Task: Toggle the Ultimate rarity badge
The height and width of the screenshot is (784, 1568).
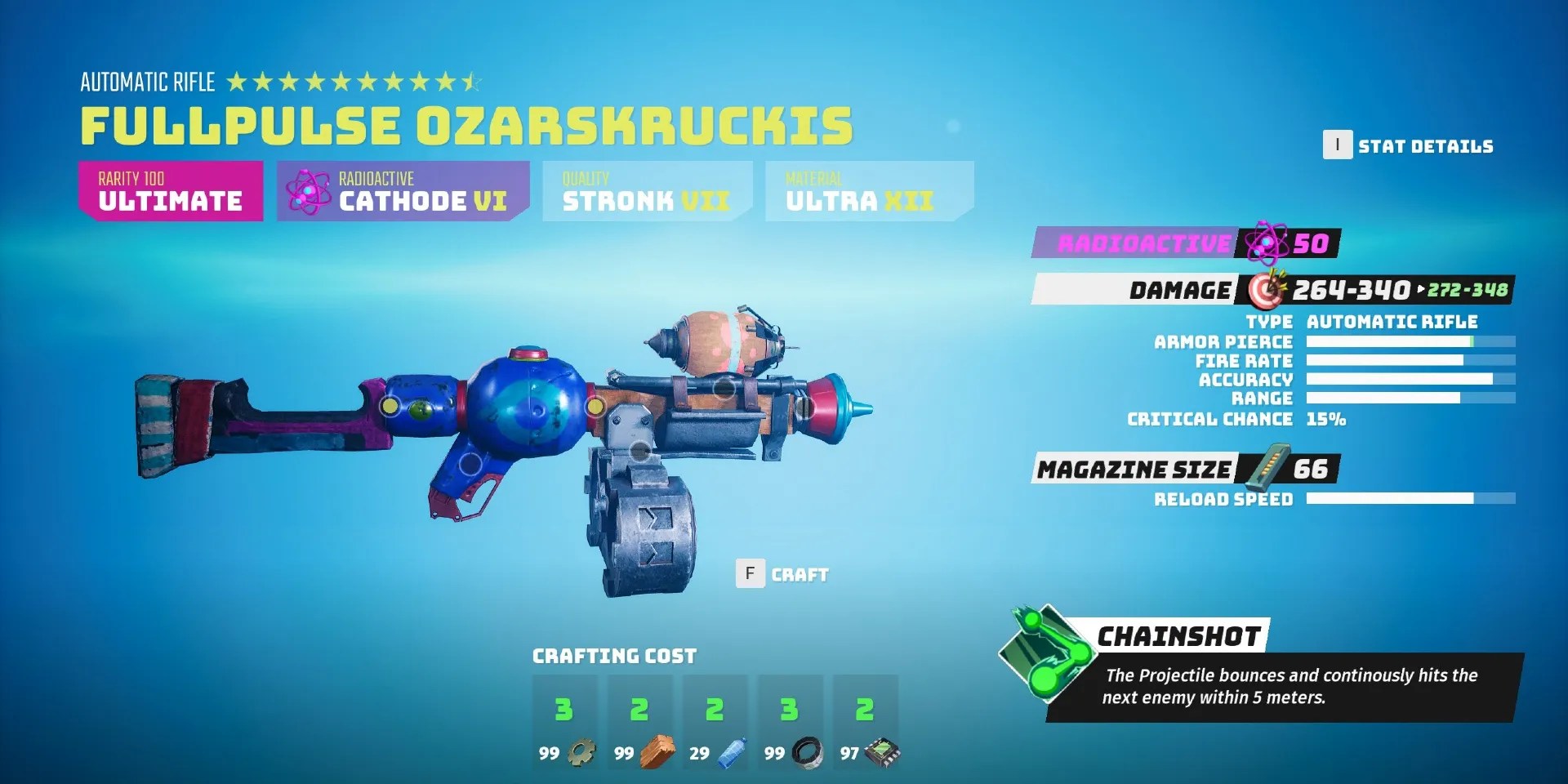Action: [171, 191]
